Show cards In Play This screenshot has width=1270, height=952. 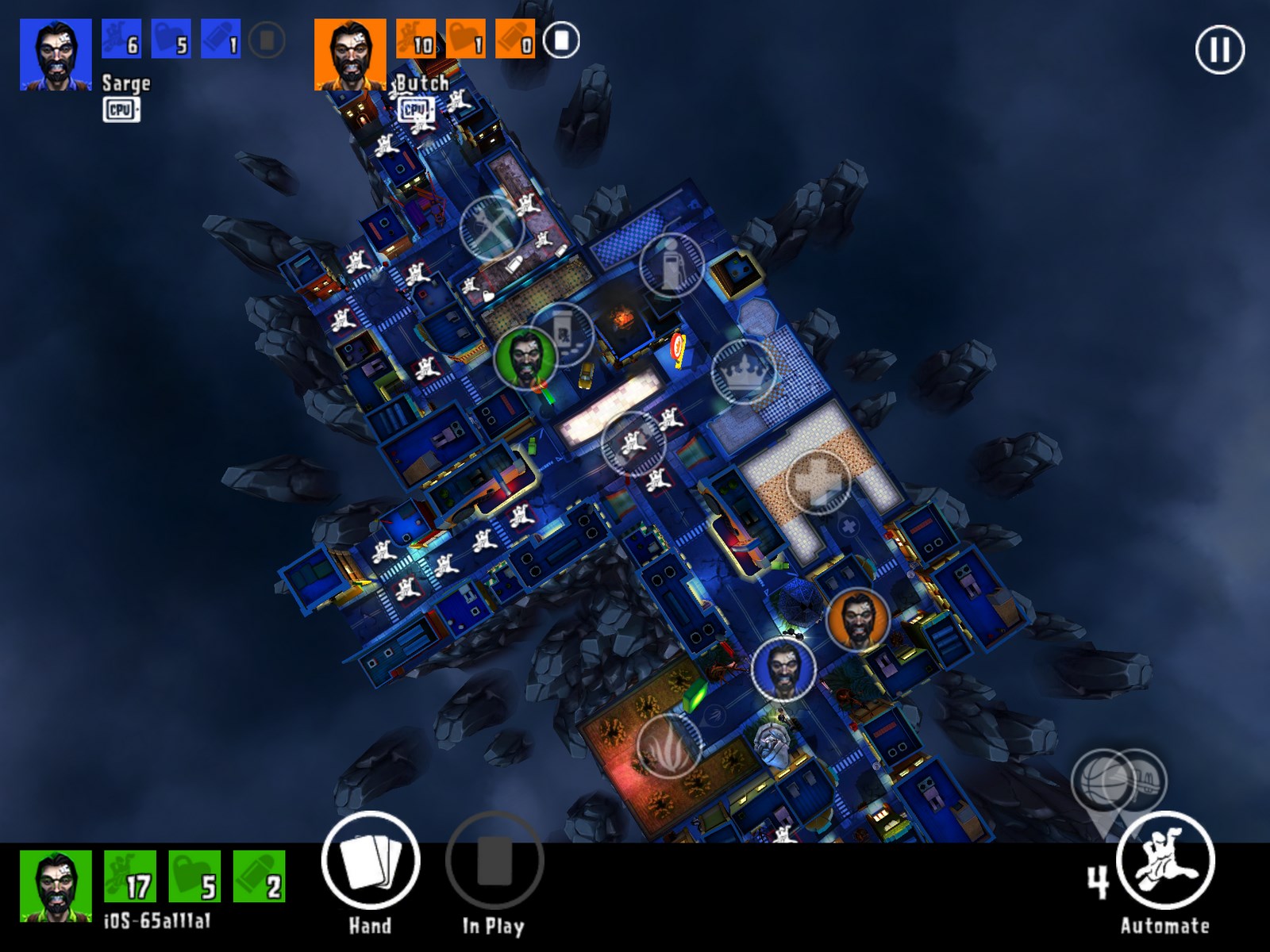(494, 861)
